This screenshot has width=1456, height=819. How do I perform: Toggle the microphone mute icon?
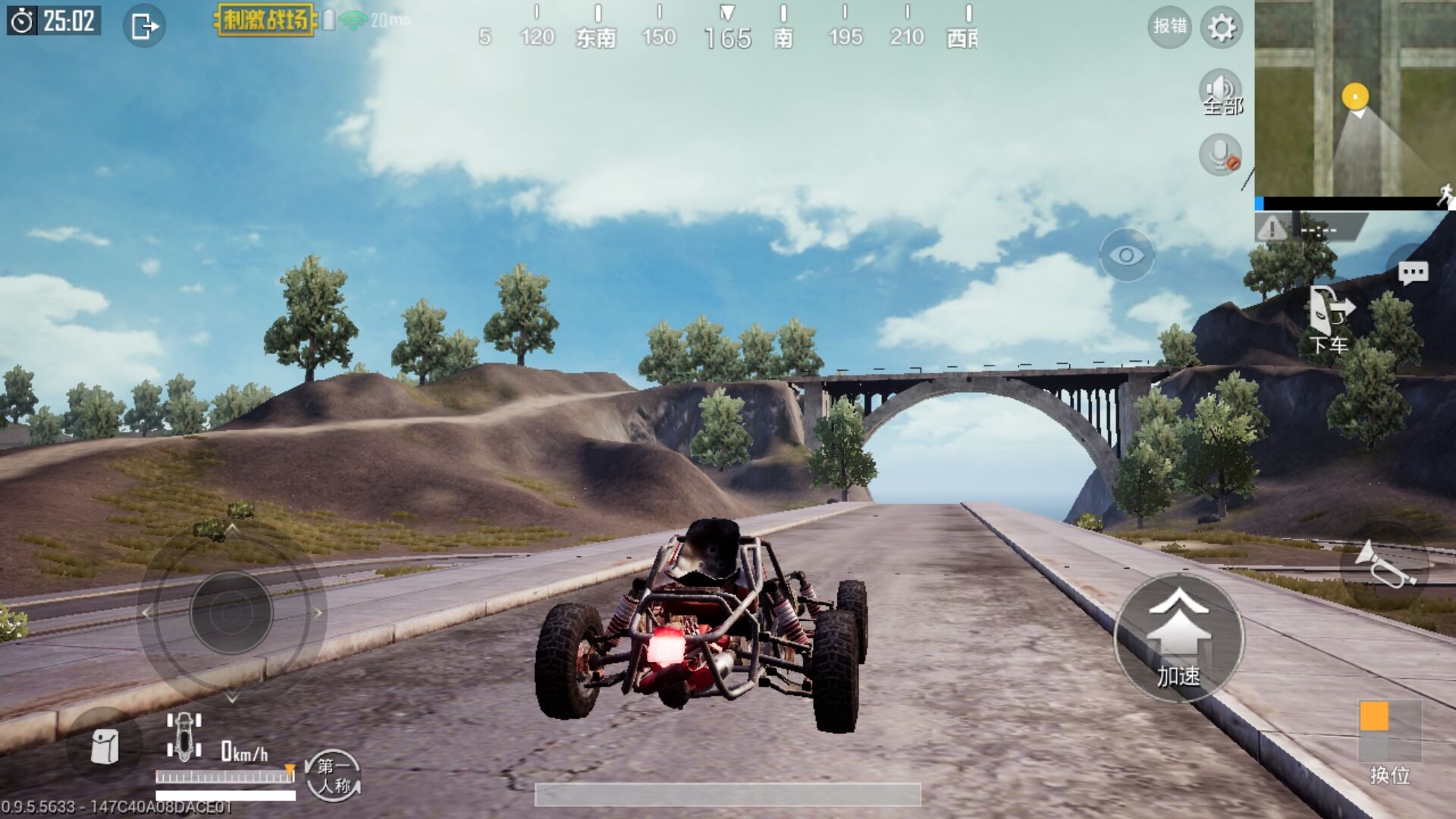click(x=1220, y=155)
